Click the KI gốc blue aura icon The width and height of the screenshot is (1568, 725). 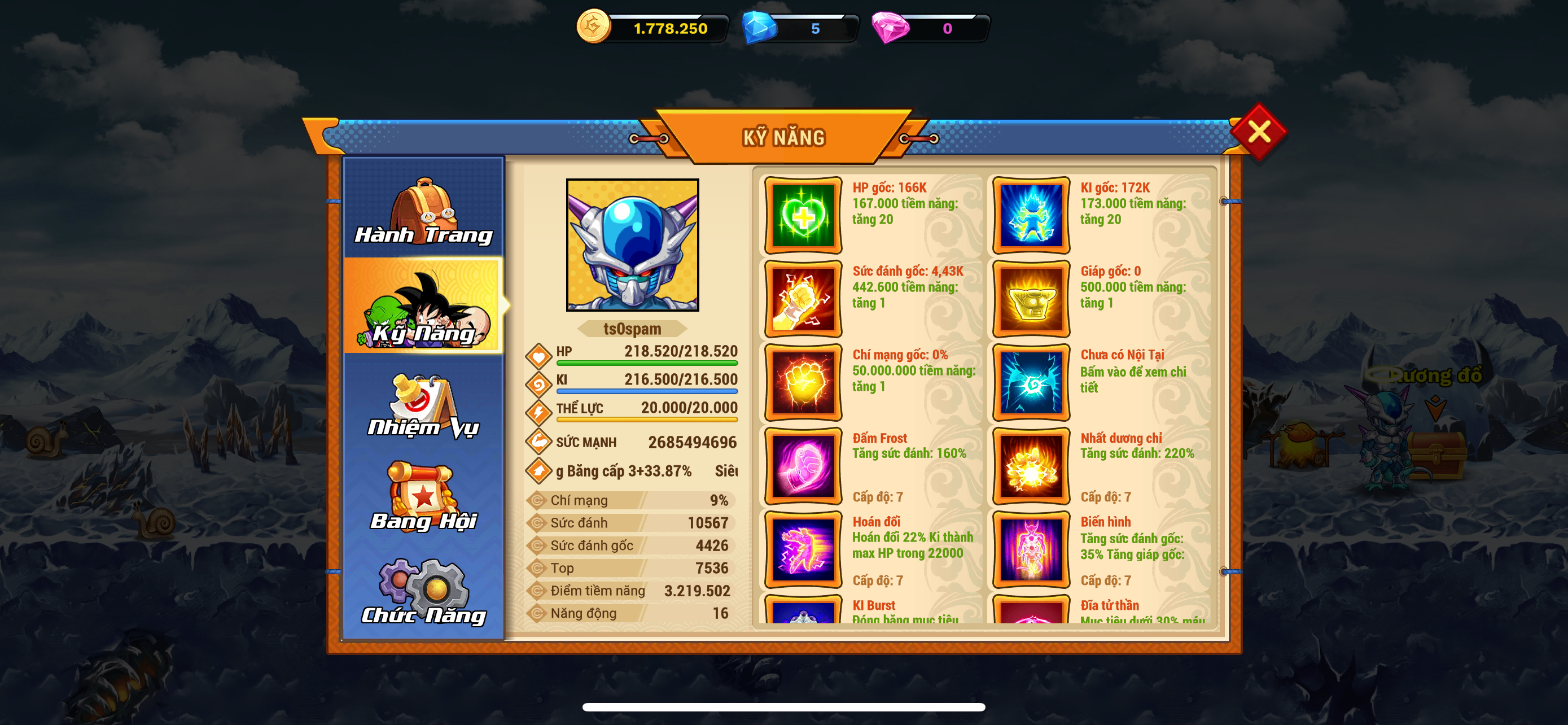[1031, 216]
